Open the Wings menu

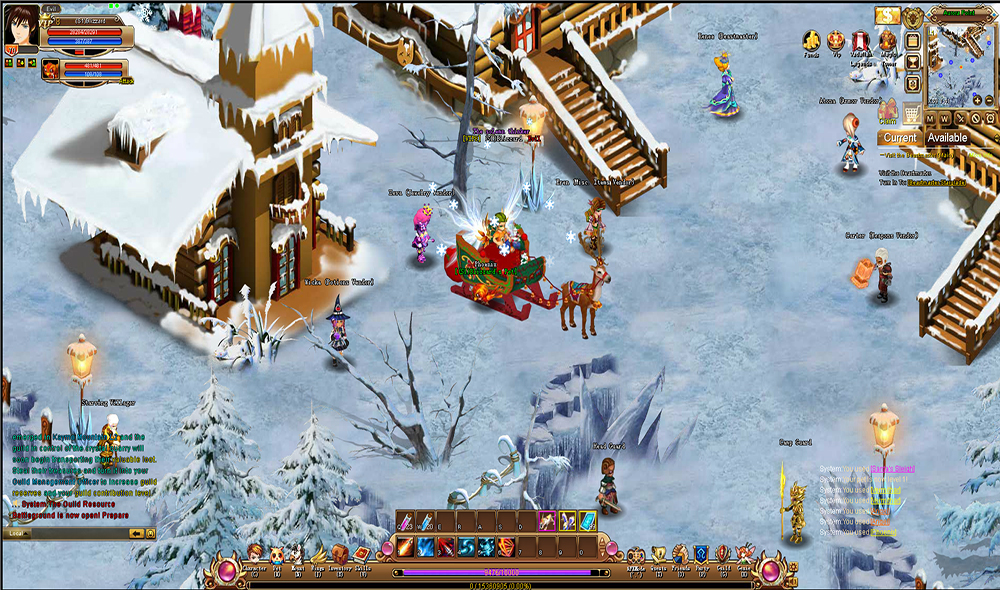(x=317, y=552)
